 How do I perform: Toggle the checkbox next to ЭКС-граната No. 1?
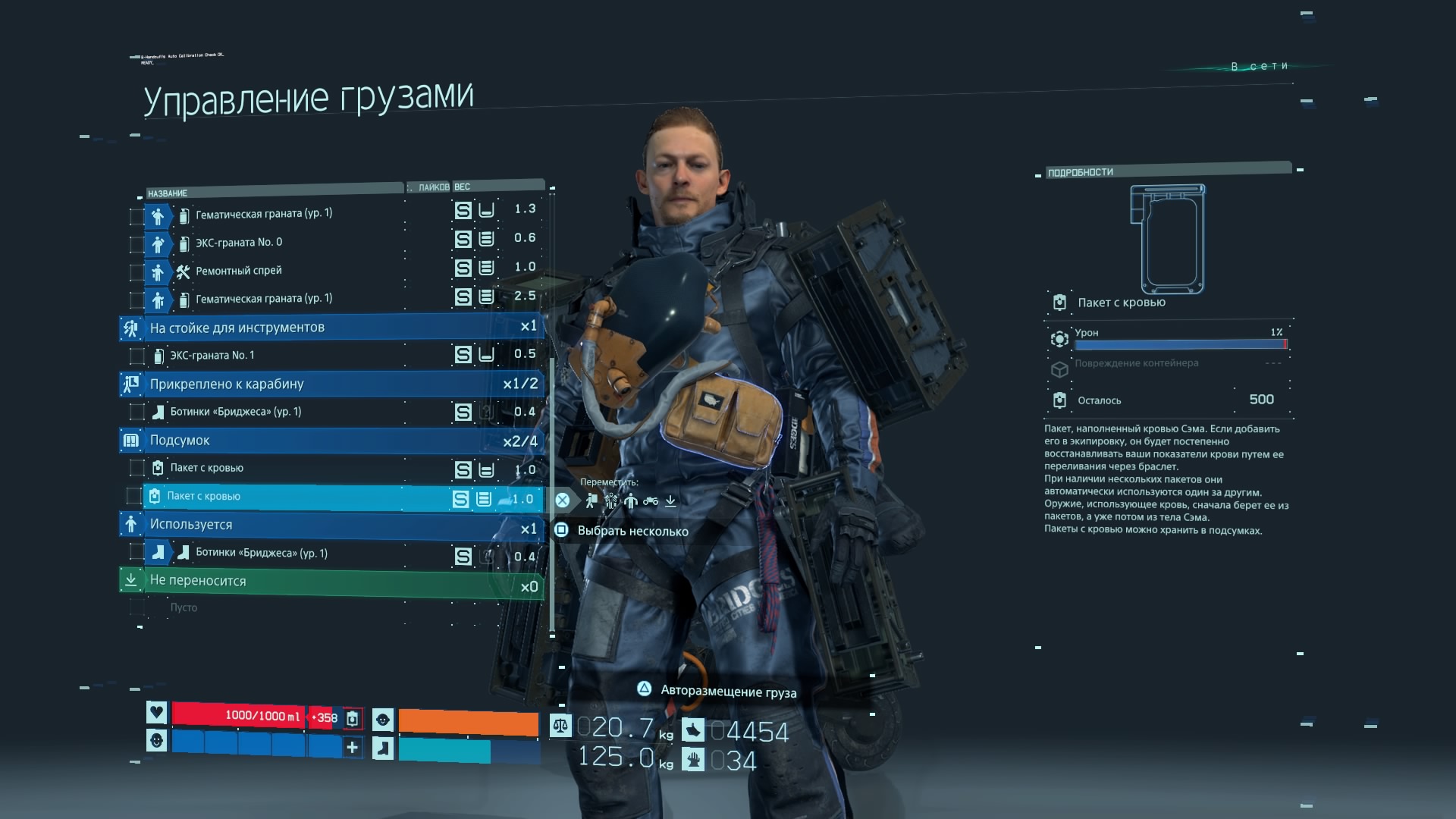click(136, 356)
